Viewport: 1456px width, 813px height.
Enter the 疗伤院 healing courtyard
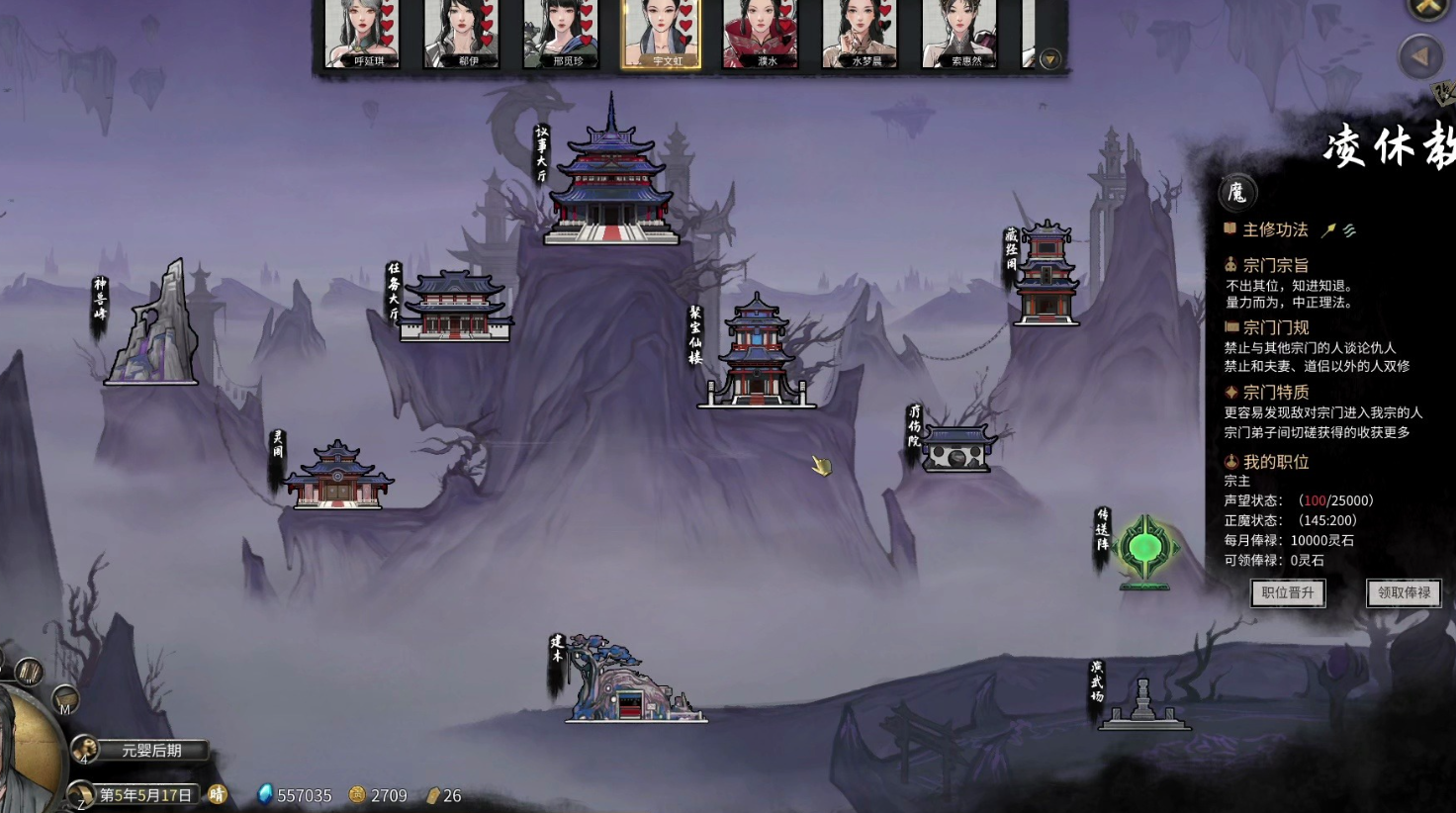956,448
